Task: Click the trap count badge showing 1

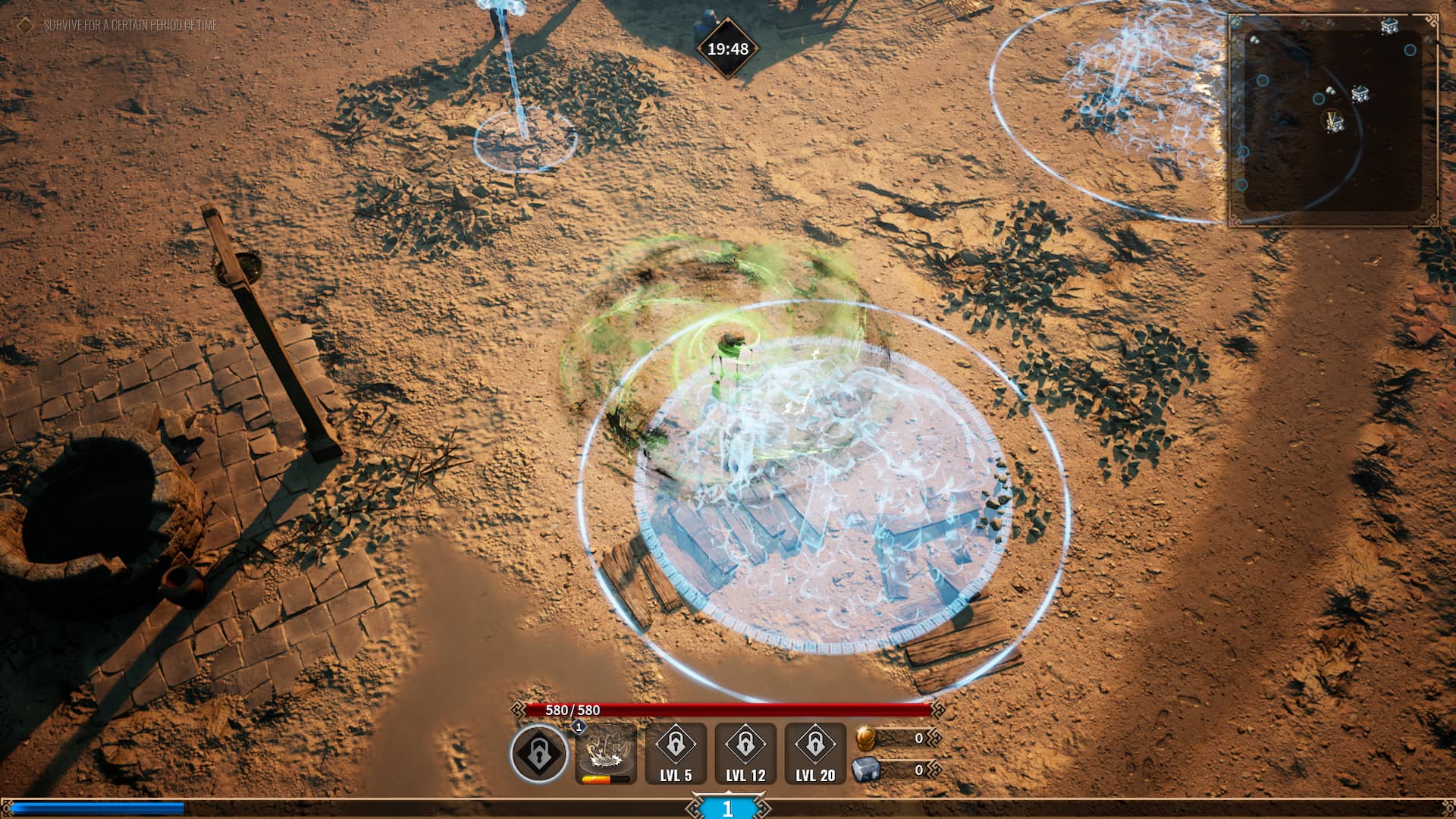Action: [x=579, y=727]
